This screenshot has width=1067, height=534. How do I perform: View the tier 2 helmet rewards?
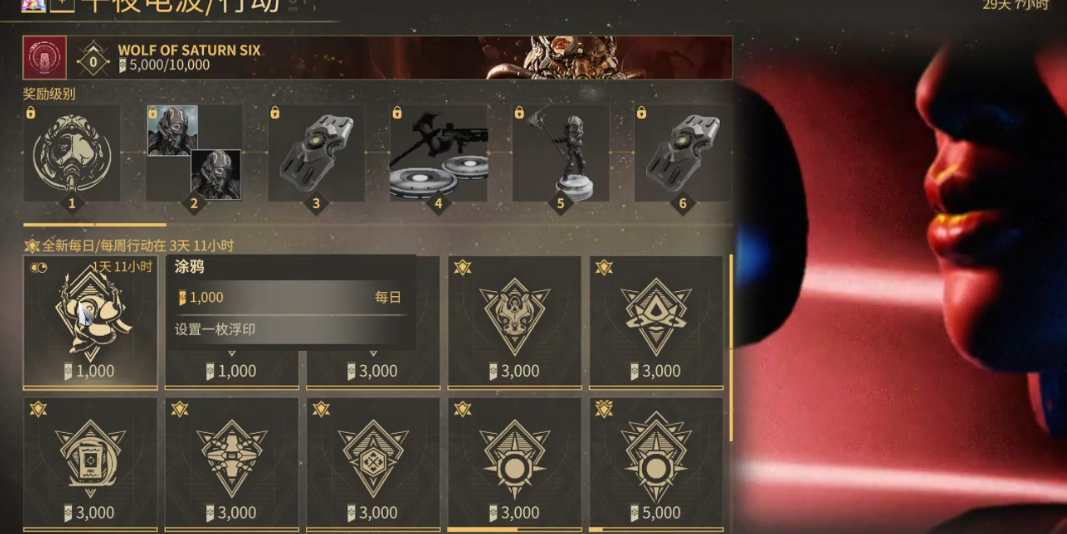194,157
